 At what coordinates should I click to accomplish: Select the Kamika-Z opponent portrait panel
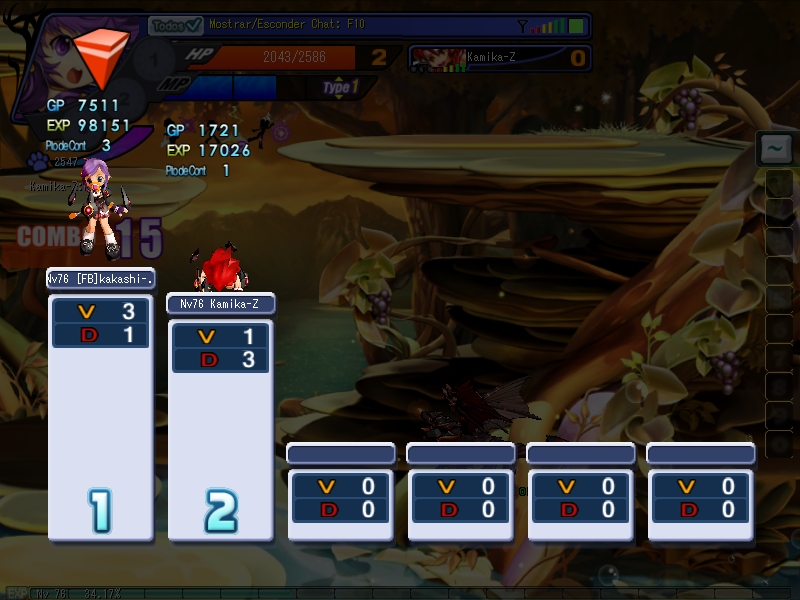click(500, 58)
